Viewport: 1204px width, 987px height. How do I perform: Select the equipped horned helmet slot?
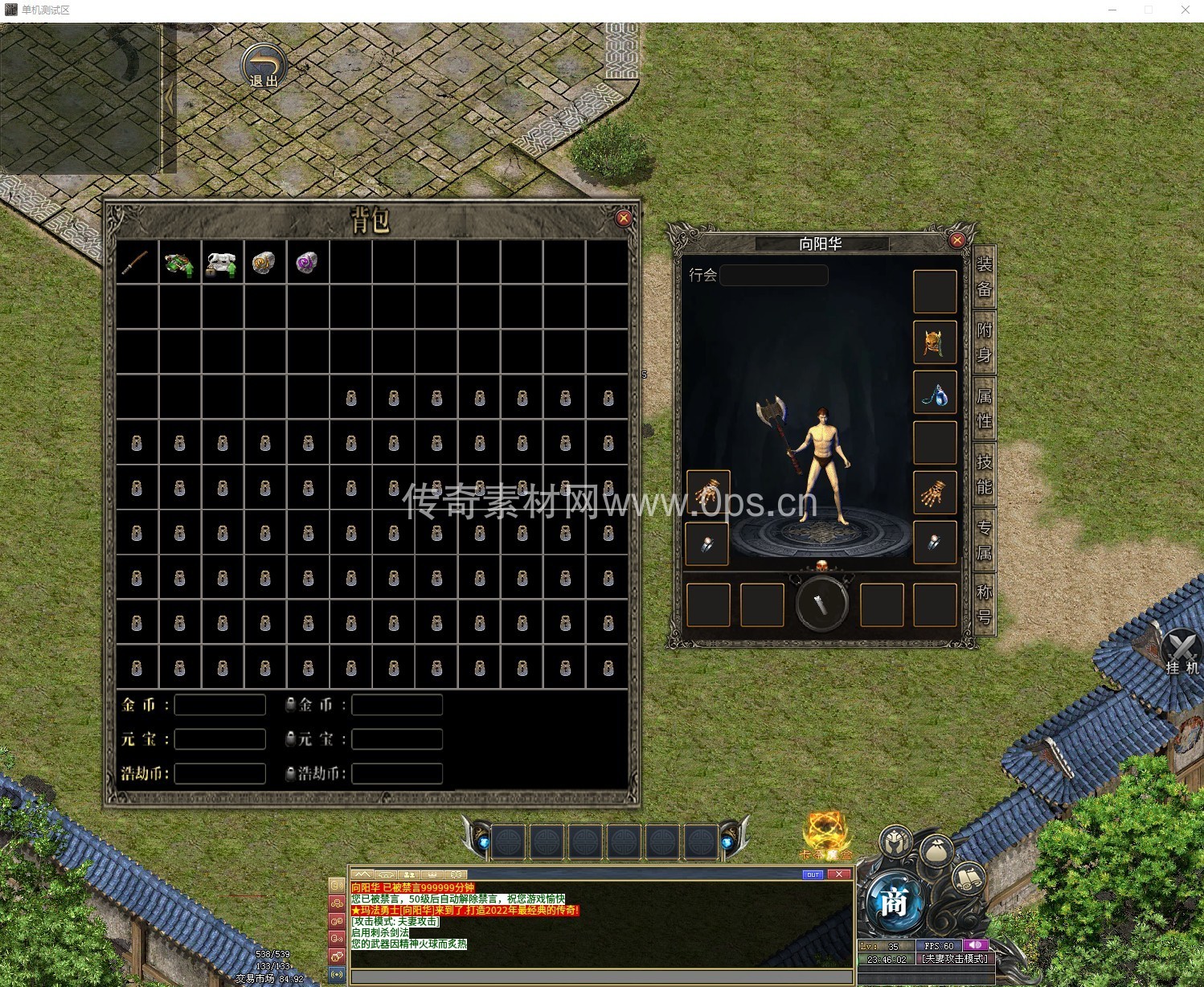click(x=934, y=343)
